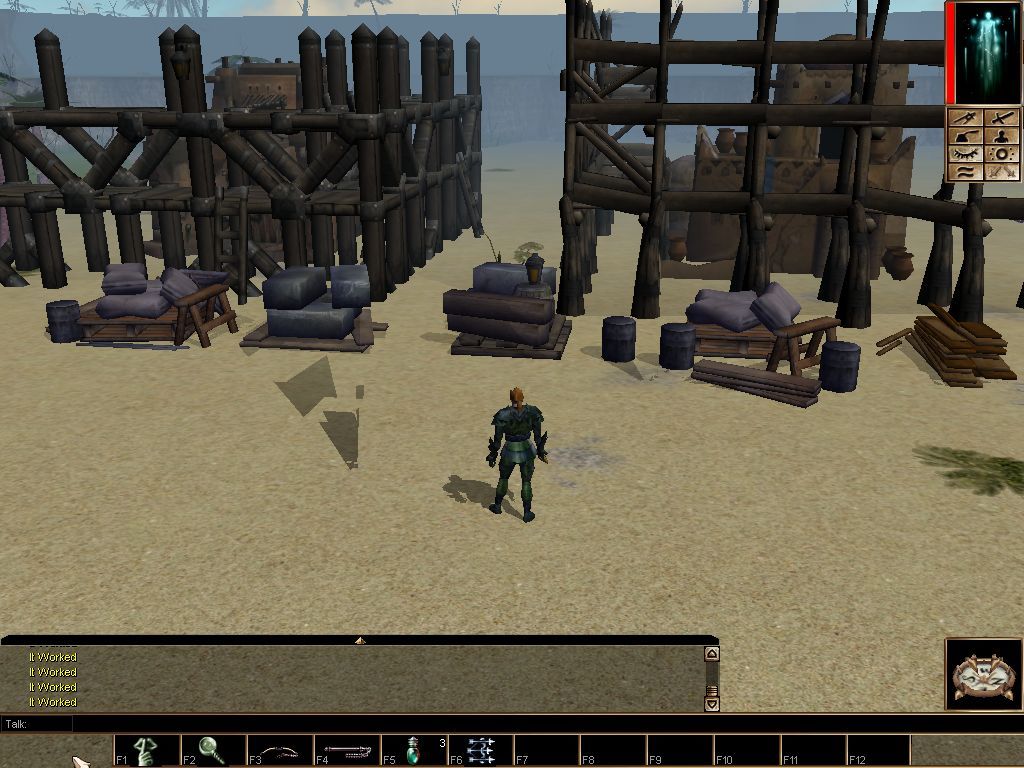The image size is (1024, 768).
Task: Expand the chat window with top arrow
Action: point(359,640)
